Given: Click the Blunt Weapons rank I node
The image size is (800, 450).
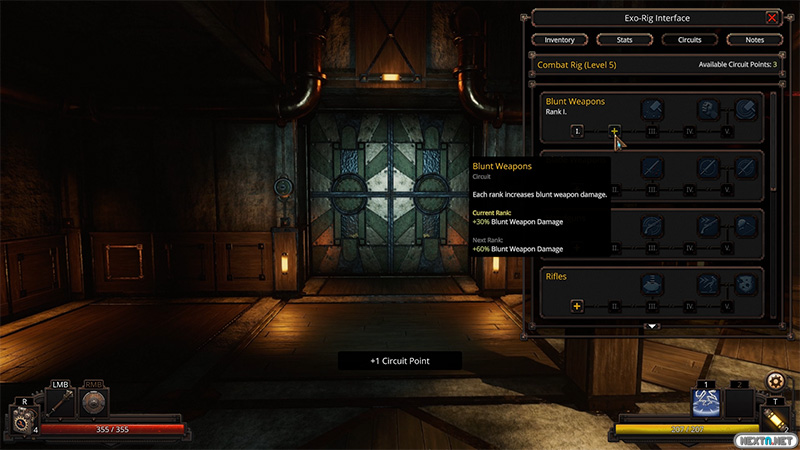Looking at the screenshot, I should pos(577,131).
